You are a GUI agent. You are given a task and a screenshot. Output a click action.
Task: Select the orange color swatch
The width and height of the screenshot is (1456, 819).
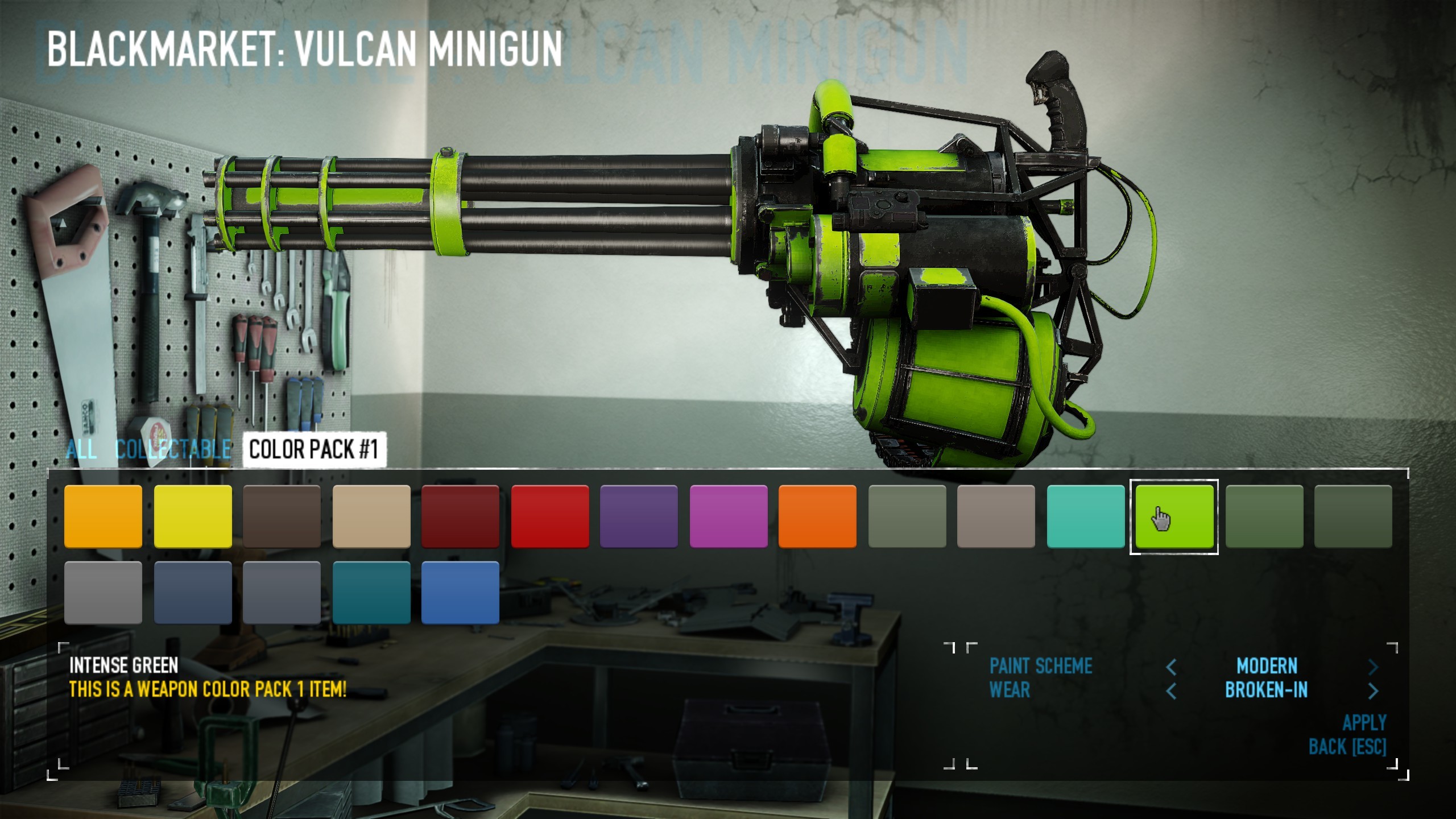103,516
